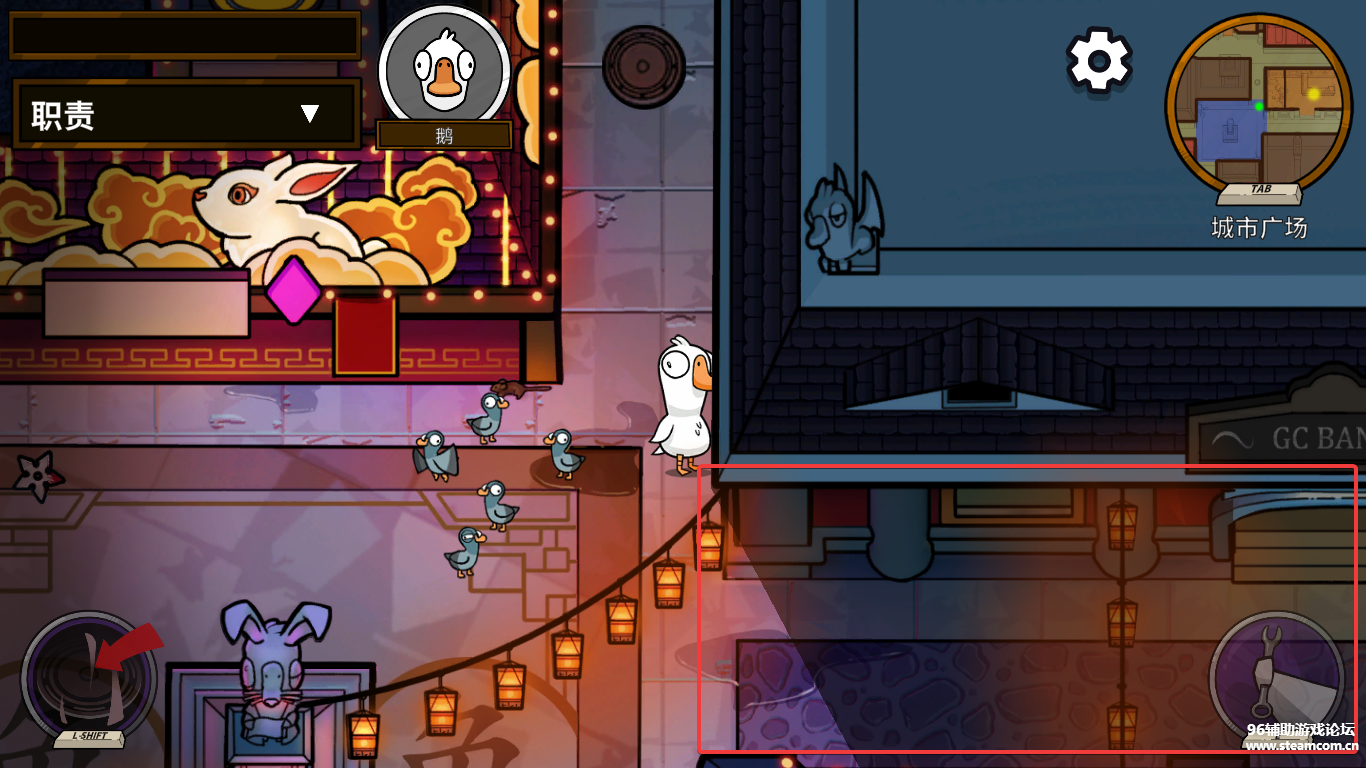Activate the red arrow ability button
This screenshot has height=768, width=1366.
click(x=89, y=672)
